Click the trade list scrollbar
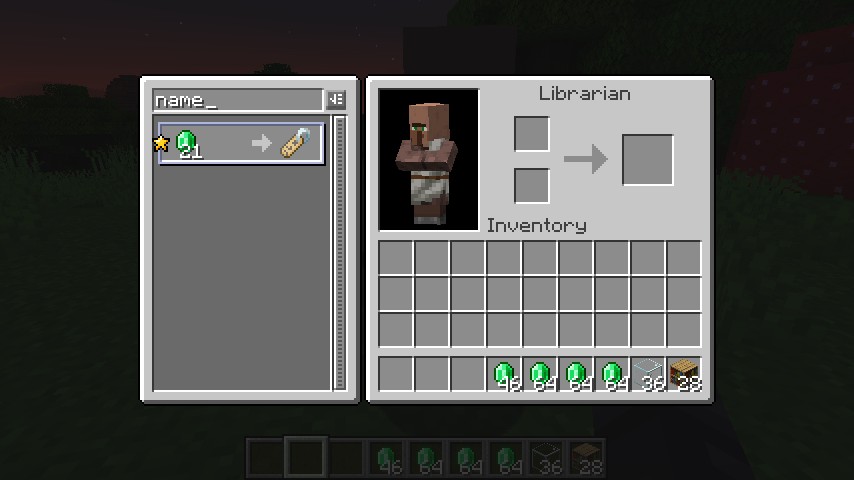854x480 pixels. [x=340, y=250]
